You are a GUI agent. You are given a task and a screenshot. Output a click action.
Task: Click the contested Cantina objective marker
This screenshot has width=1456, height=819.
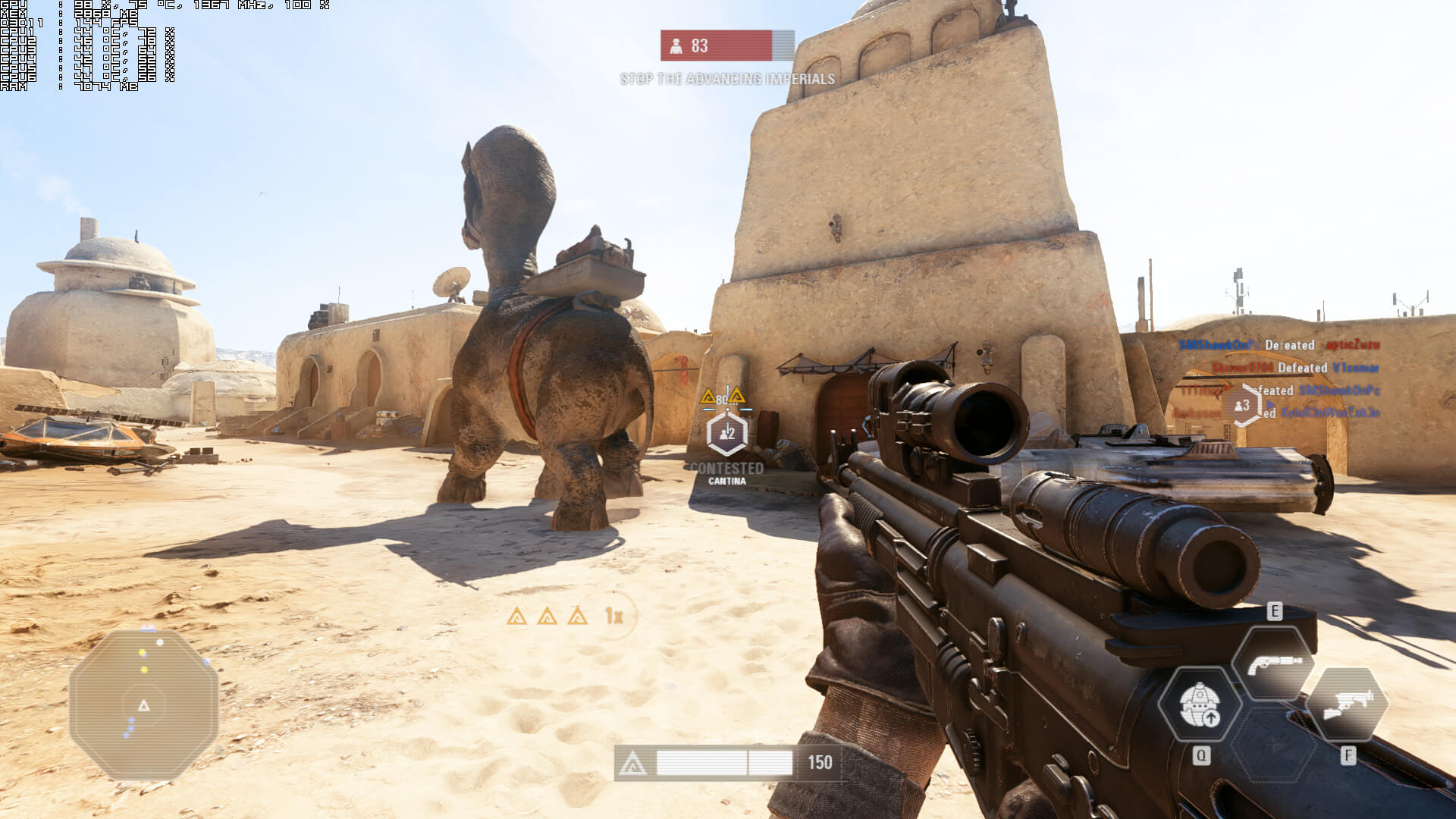(x=726, y=433)
